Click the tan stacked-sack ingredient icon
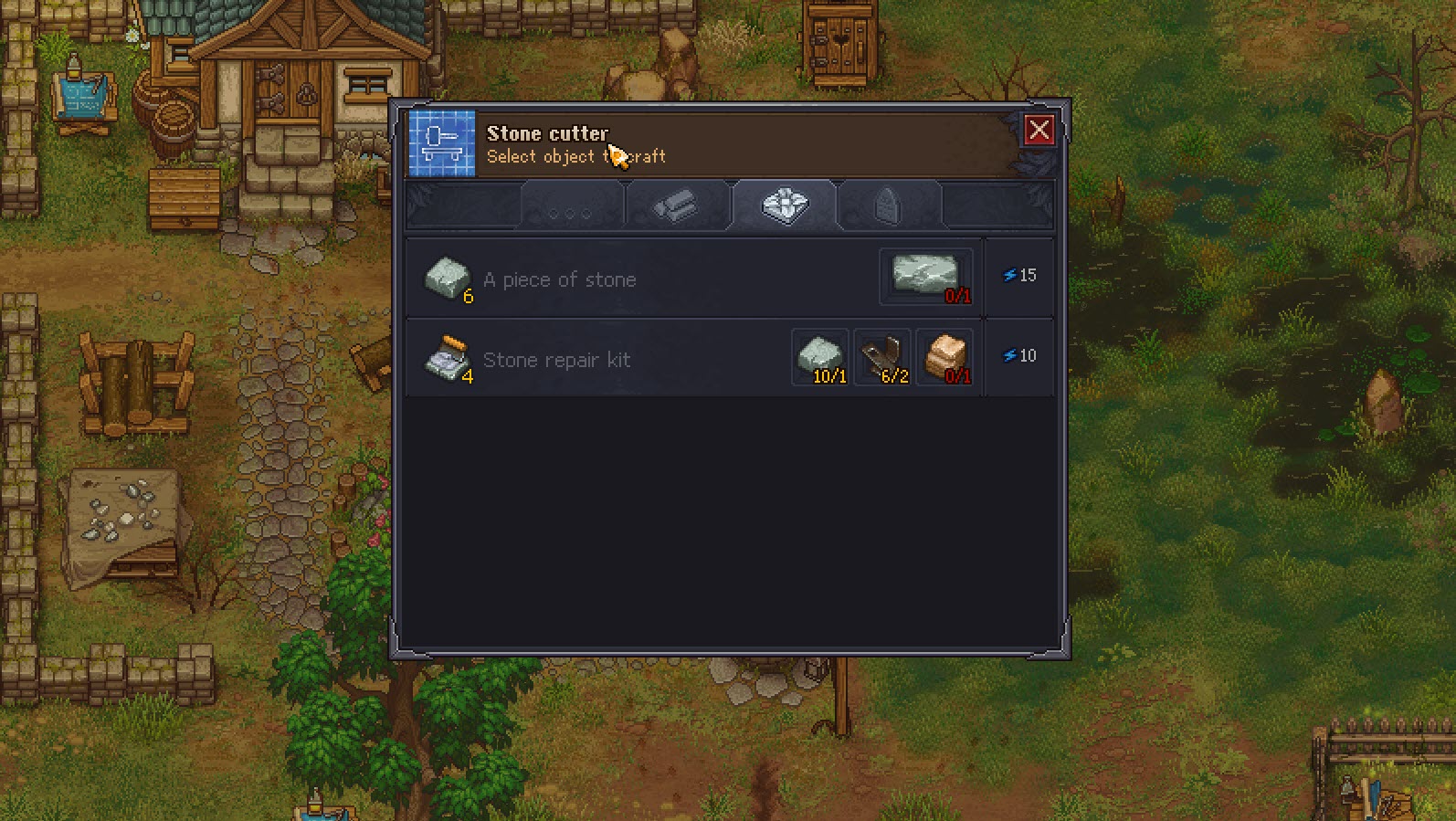The height and width of the screenshot is (821, 1456). (x=944, y=357)
